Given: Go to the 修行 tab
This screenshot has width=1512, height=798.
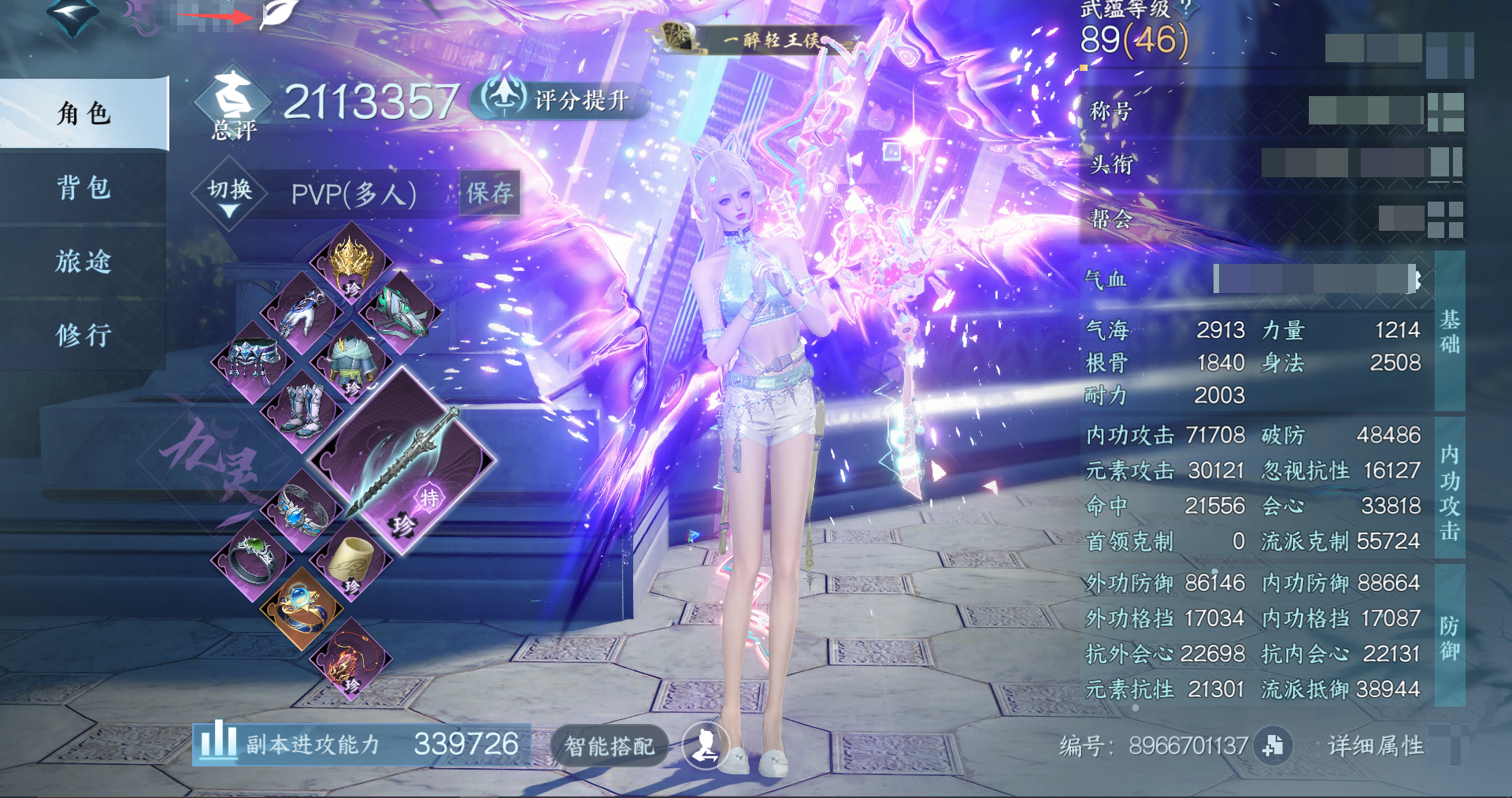Looking at the screenshot, I should pyautogui.click(x=83, y=335).
